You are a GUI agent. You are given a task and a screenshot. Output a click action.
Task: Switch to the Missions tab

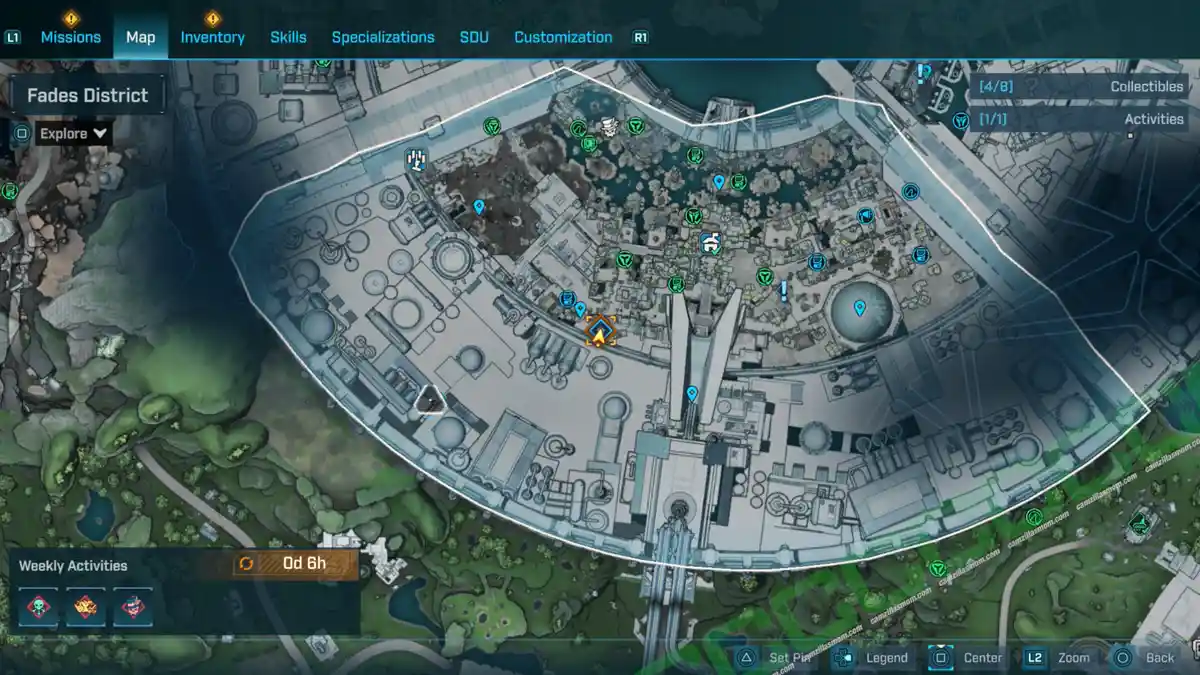click(70, 37)
